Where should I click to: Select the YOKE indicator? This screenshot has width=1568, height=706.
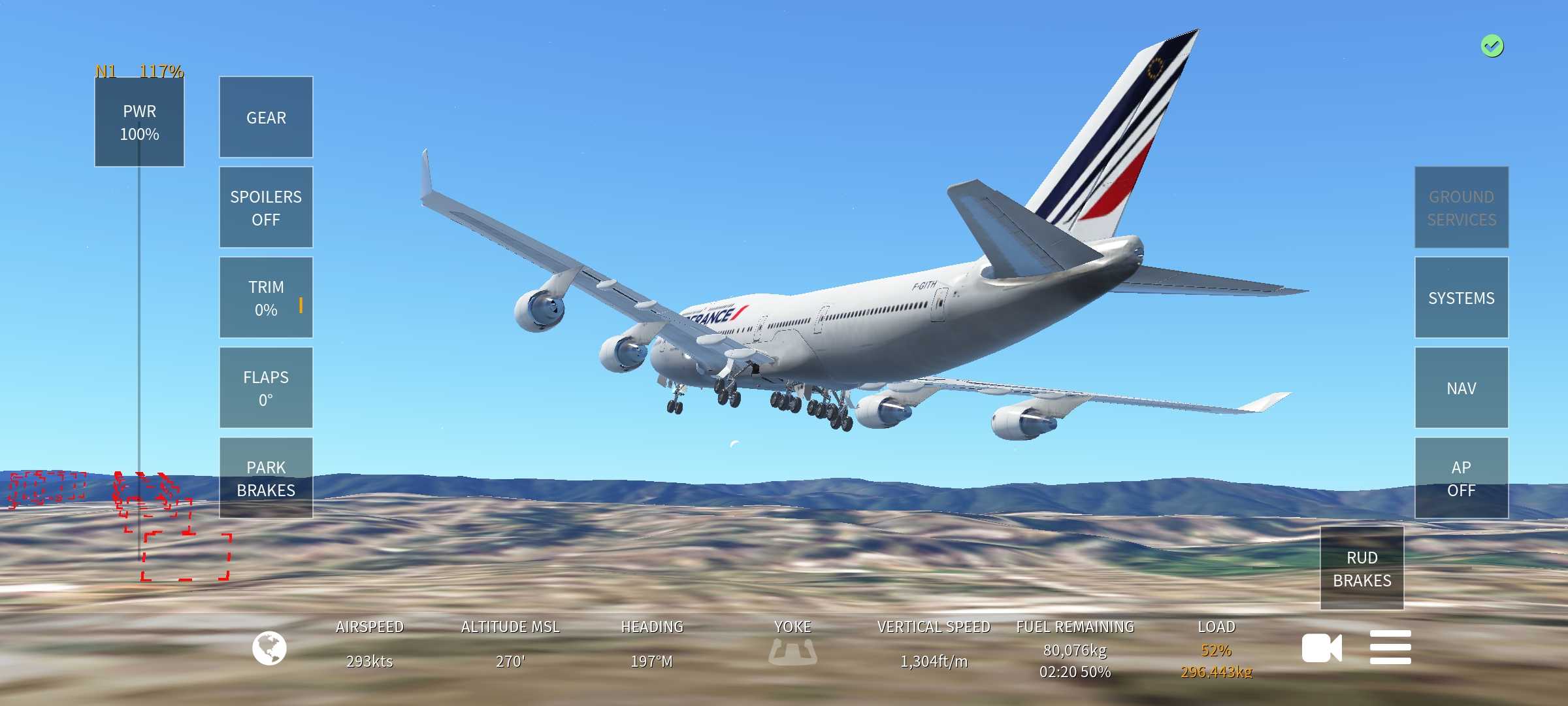coord(792,651)
